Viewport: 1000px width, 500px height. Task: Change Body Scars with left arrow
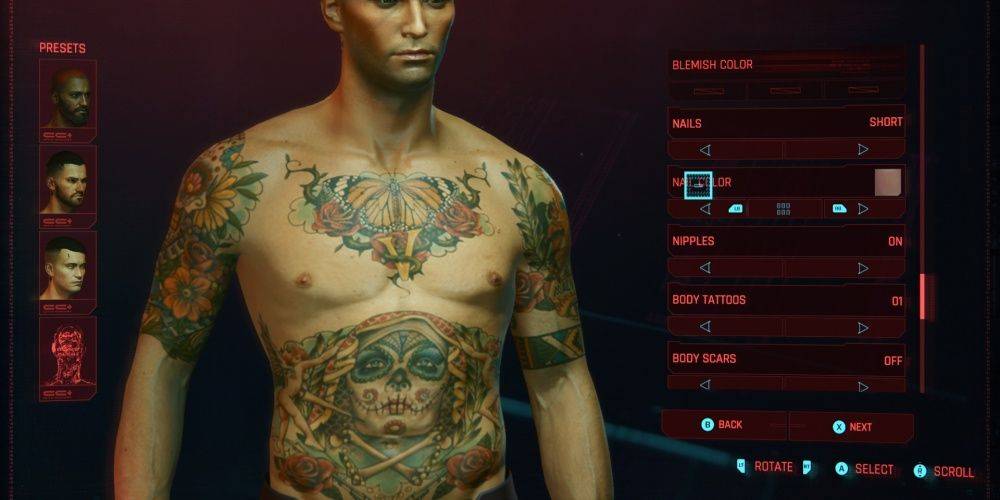tap(705, 384)
